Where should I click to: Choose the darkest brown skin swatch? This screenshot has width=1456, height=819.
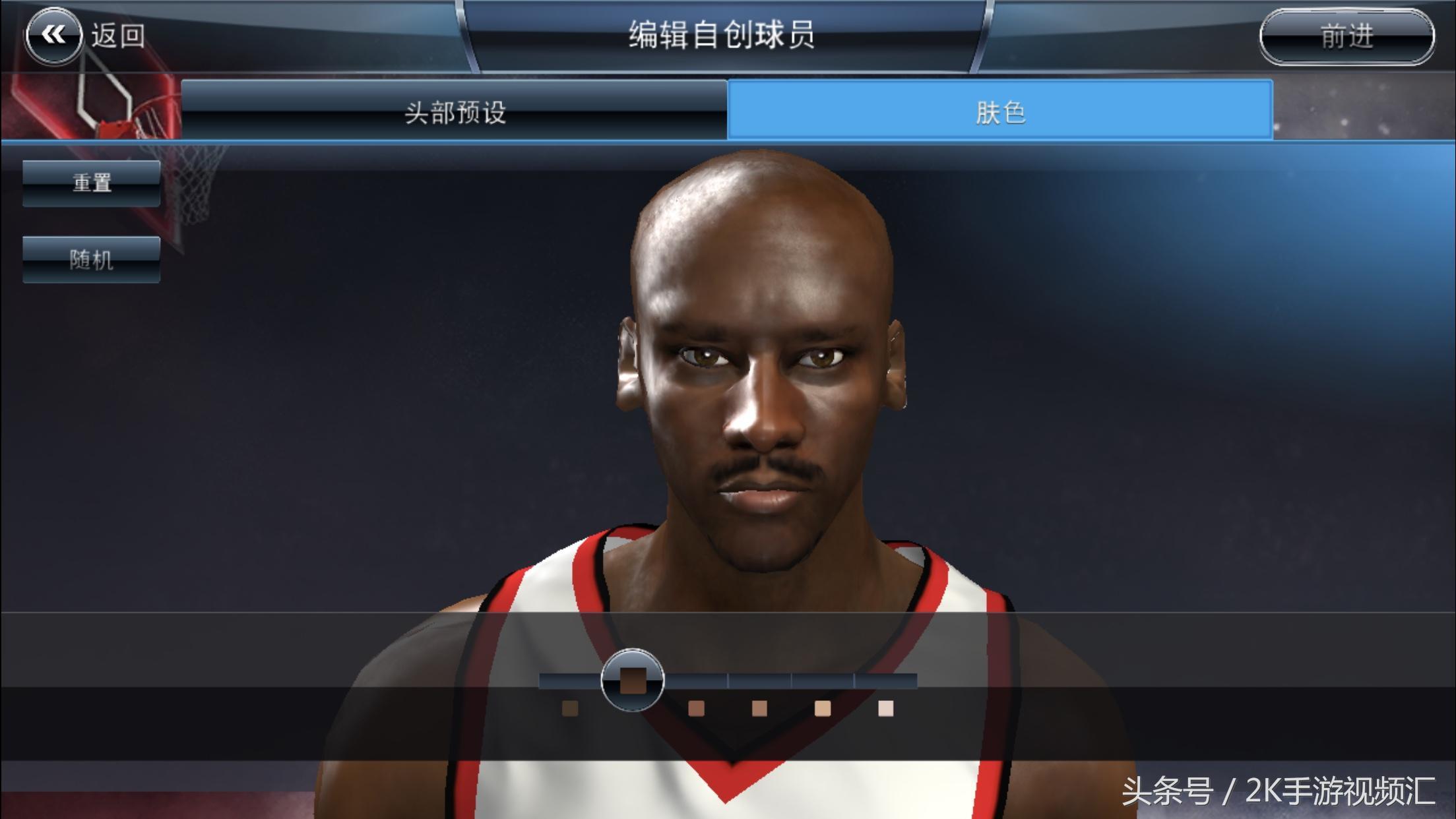coord(569,708)
